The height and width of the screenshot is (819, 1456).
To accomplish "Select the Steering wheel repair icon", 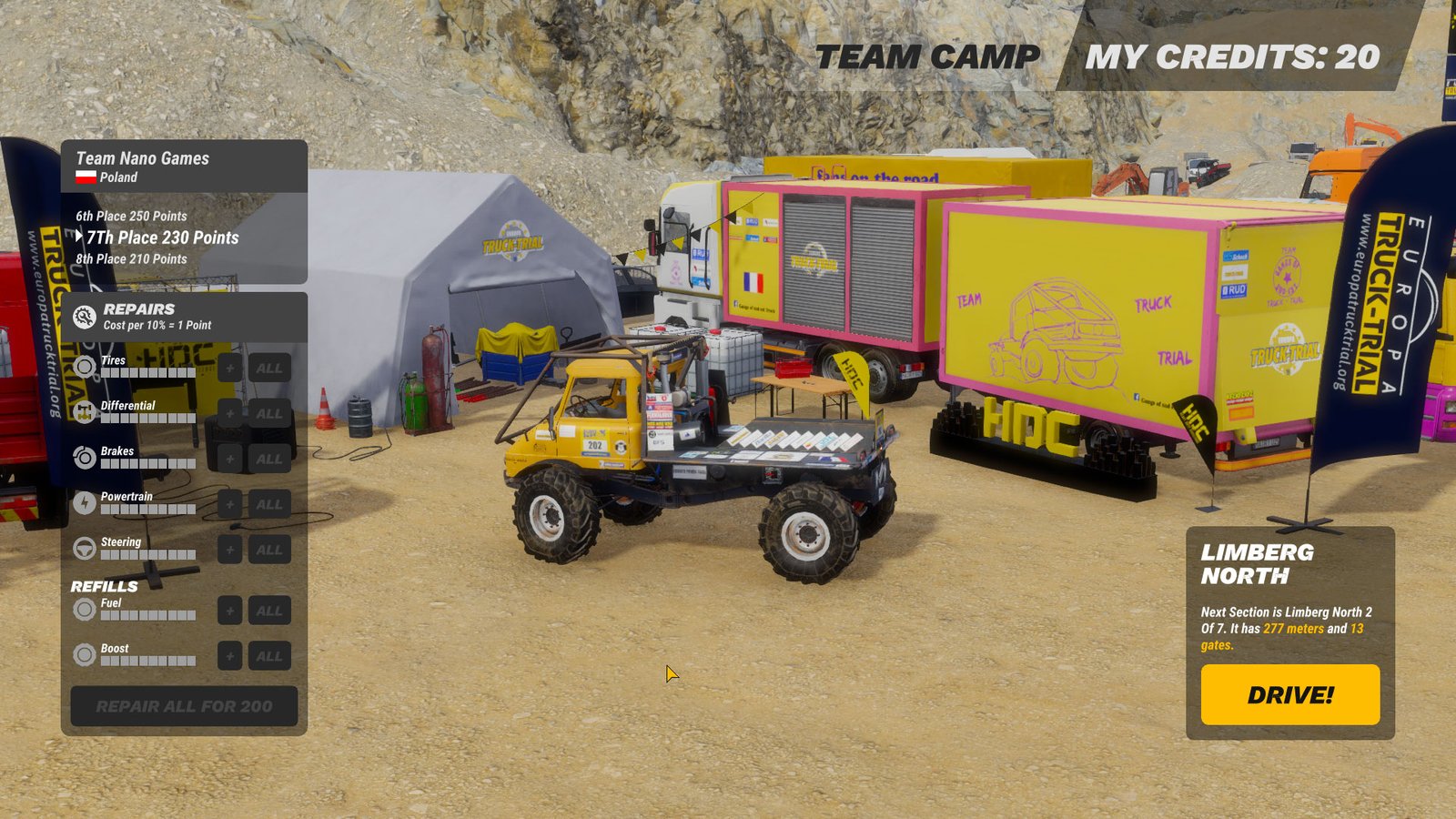I will (86, 548).
